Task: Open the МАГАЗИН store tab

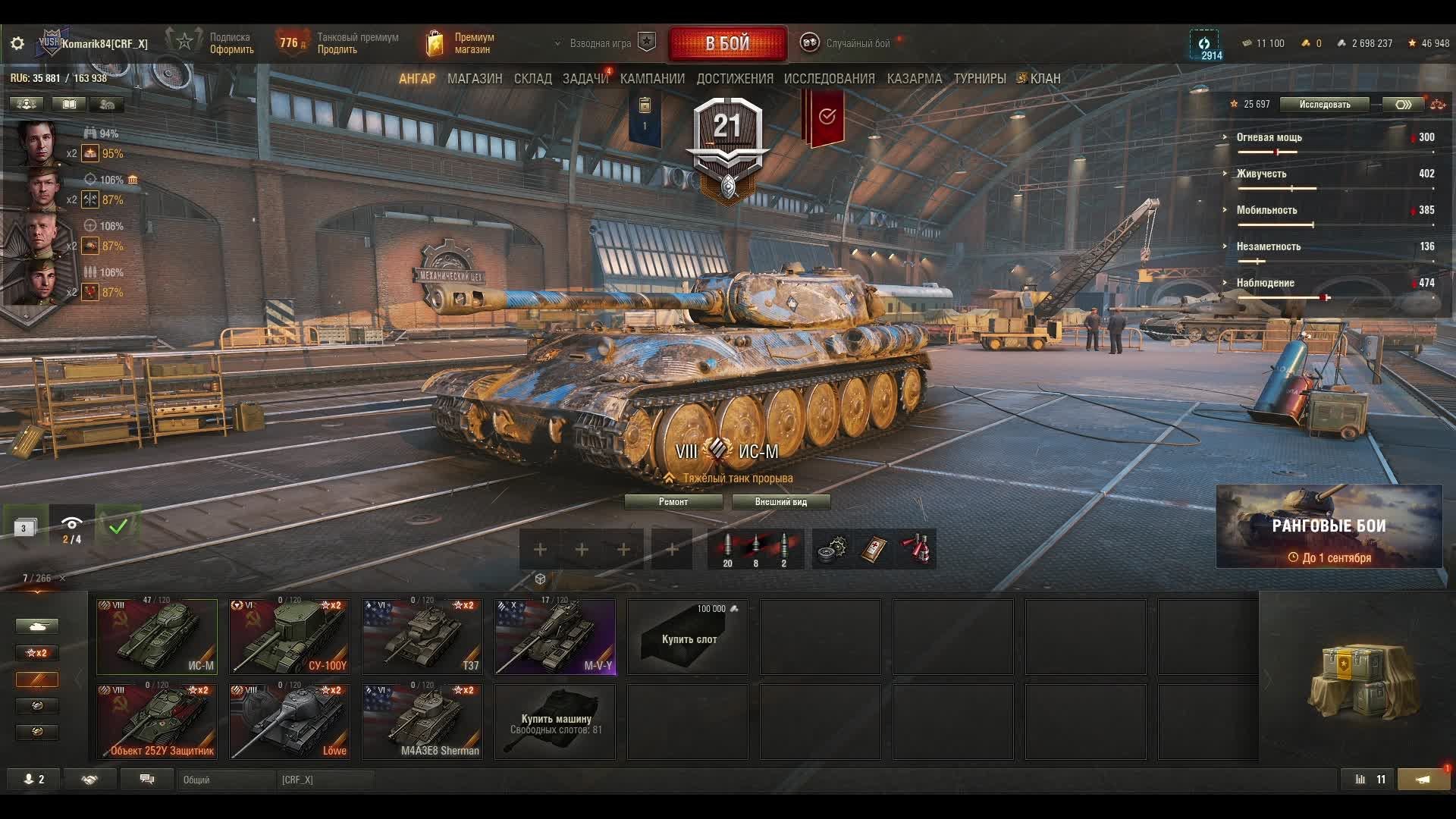Action: (475, 79)
